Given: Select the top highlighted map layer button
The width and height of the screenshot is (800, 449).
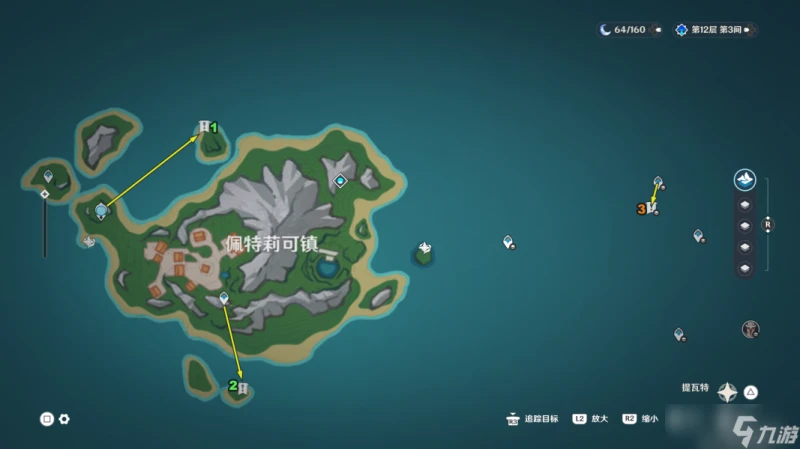Looking at the screenshot, I should pos(745,180).
